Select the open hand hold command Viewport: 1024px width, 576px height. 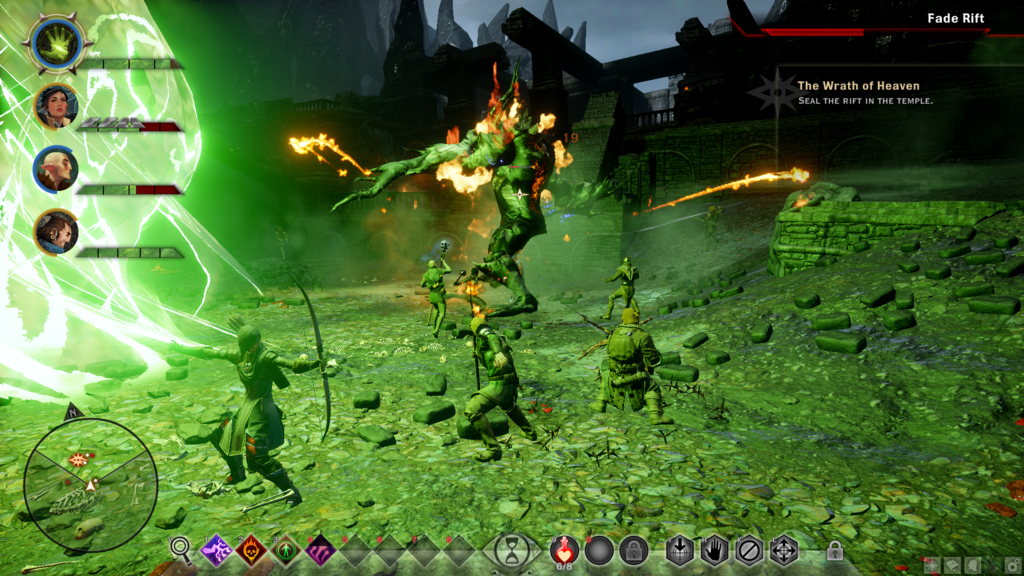(x=714, y=549)
